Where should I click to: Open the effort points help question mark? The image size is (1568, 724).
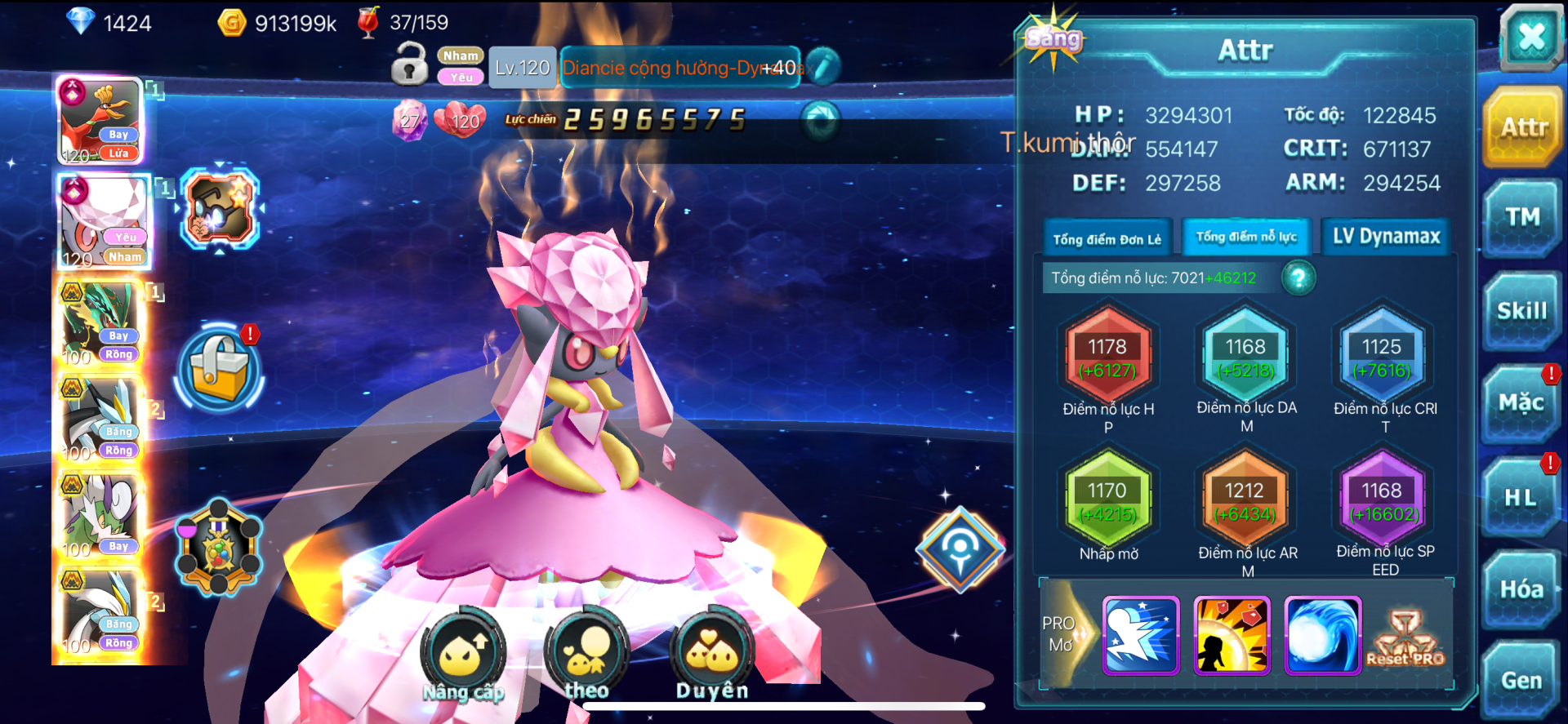point(1298,278)
